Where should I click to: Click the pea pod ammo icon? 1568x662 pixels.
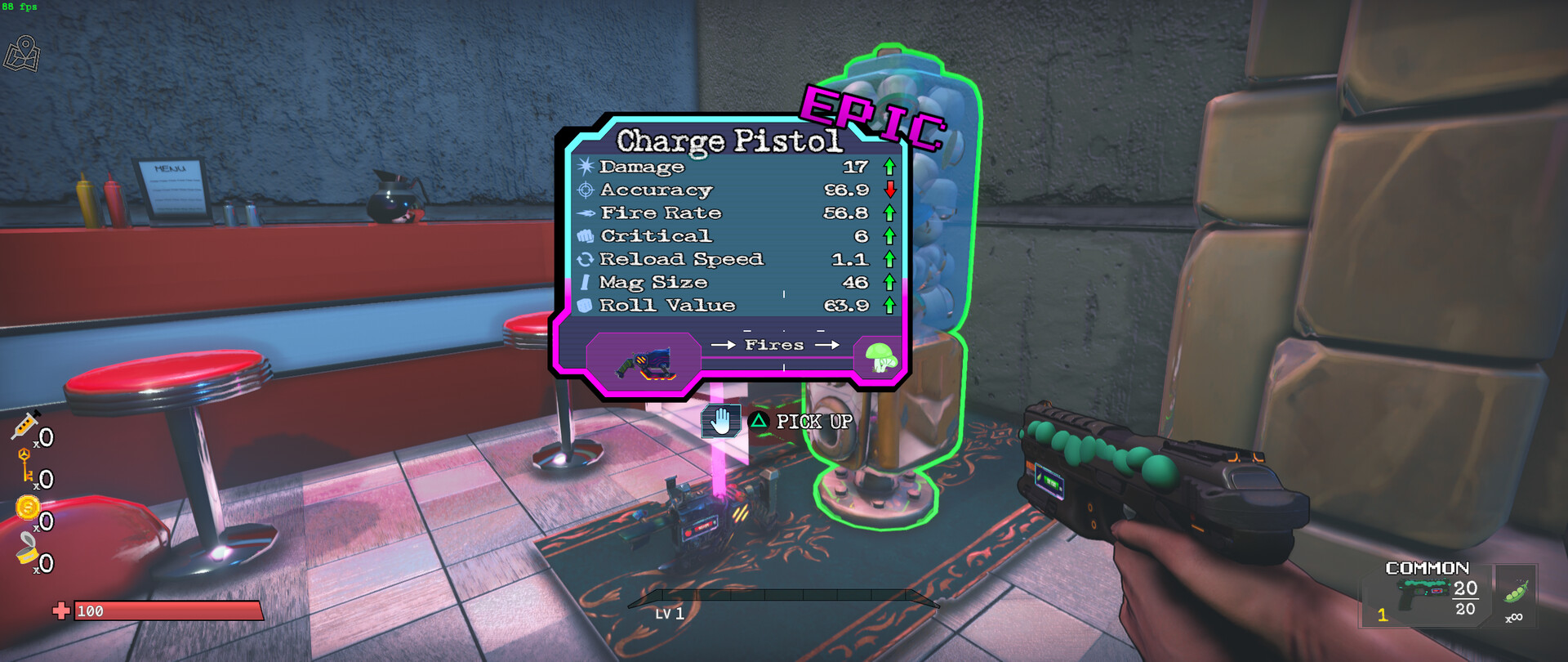pyautogui.click(x=1515, y=591)
